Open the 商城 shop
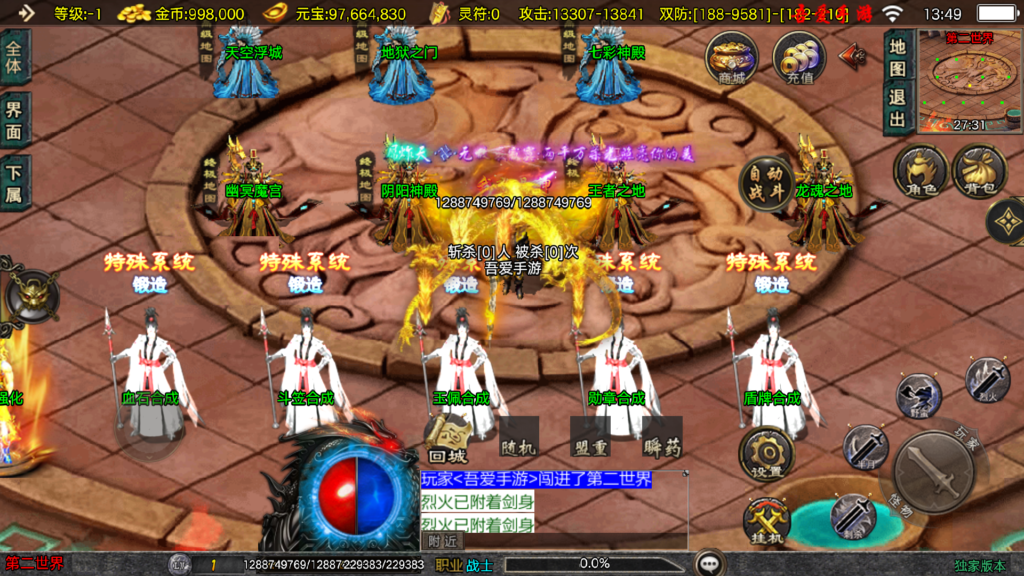1024x576 pixels. point(731,58)
